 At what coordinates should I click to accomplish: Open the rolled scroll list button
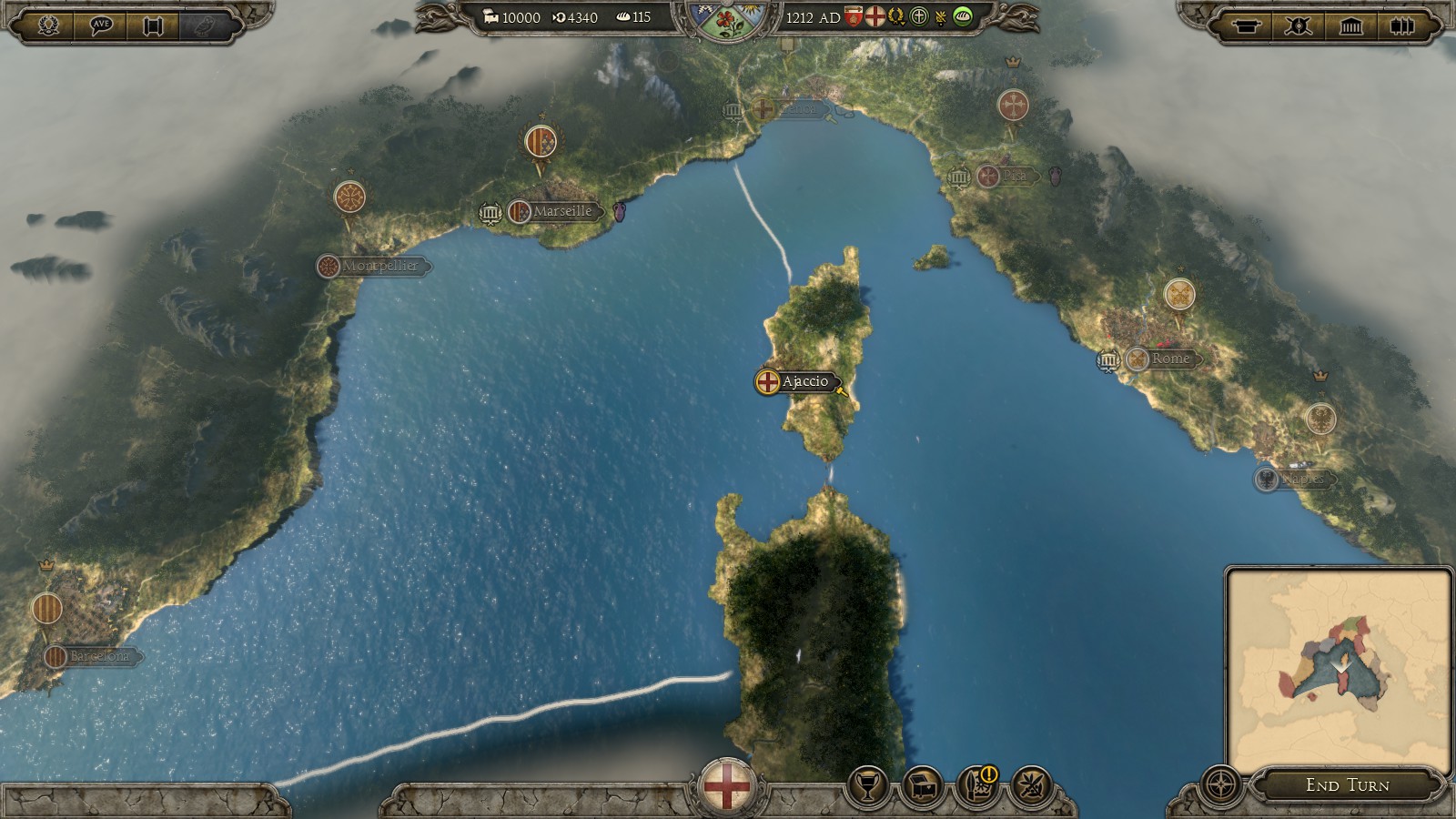point(1245,25)
